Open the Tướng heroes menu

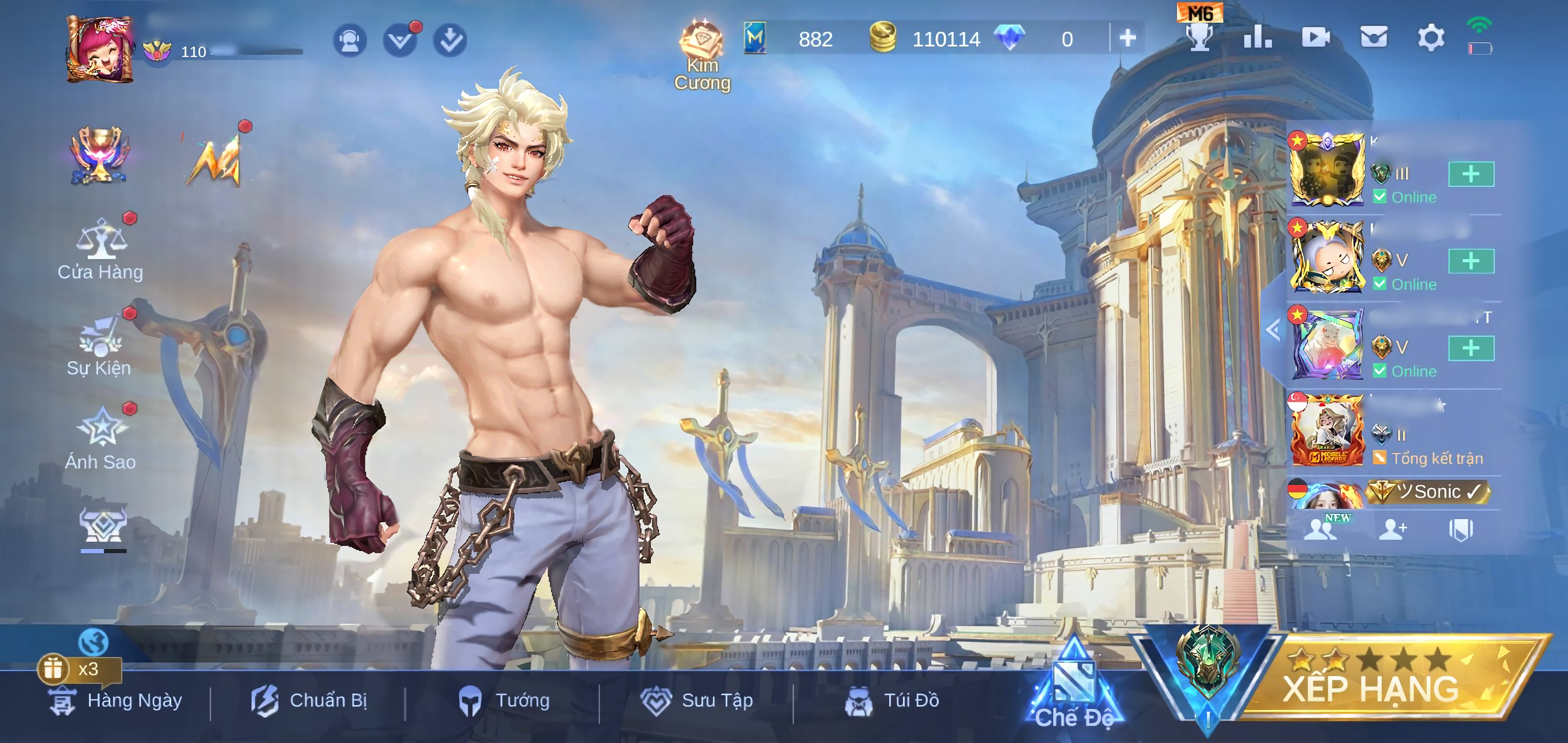coord(504,701)
